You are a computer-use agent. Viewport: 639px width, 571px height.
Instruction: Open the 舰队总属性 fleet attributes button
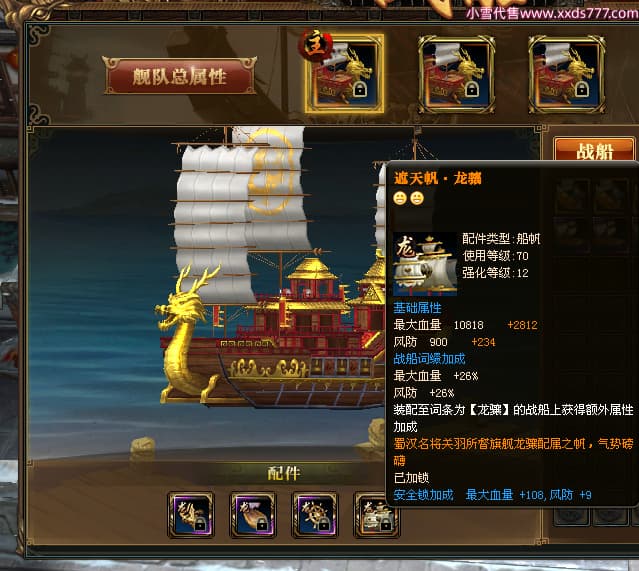(180, 76)
